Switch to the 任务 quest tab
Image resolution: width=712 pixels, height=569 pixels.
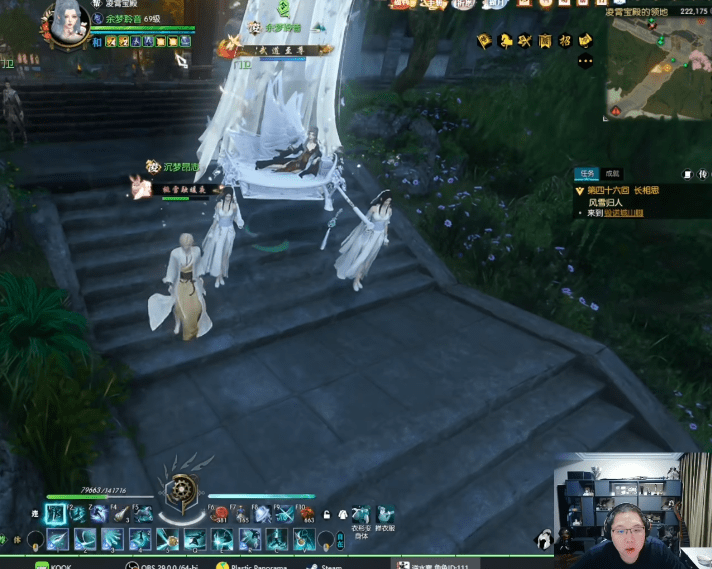(x=586, y=173)
